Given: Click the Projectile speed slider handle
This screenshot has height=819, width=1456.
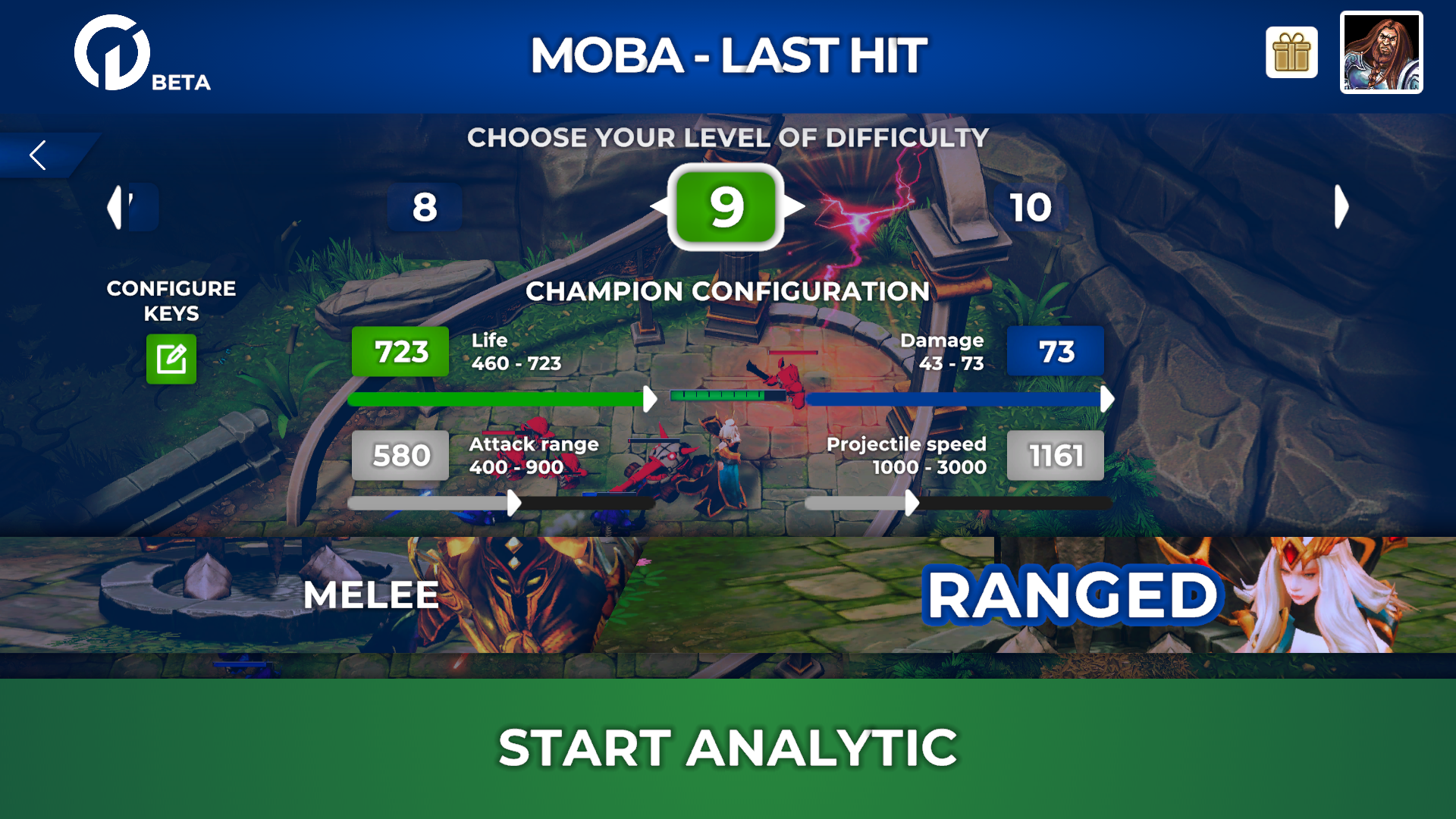Looking at the screenshot, I should pyautogui.click(x=912, y=503).
